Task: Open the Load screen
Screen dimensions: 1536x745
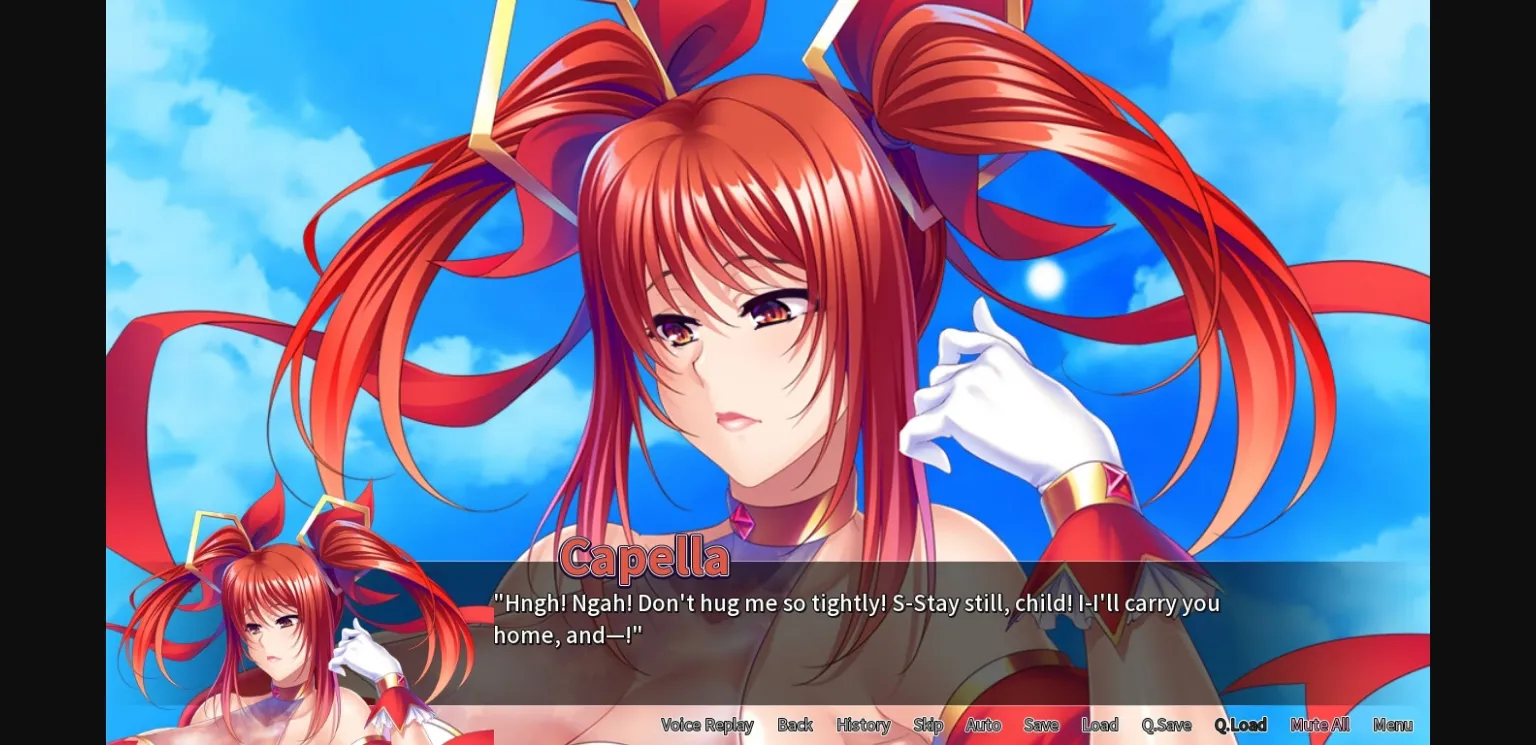Action: pos(1100,724)
